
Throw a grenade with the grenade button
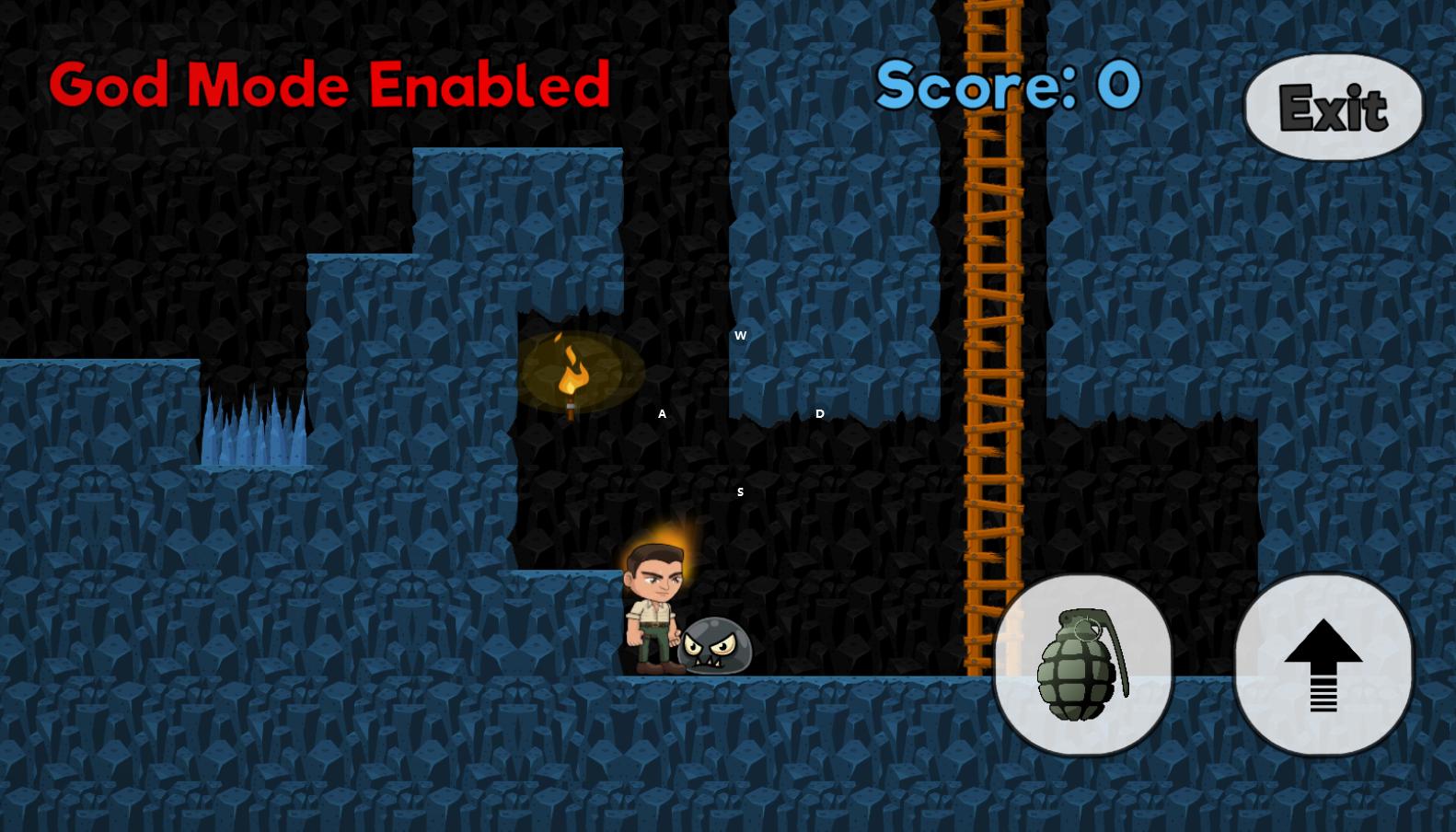click(x=1082, y=664)
